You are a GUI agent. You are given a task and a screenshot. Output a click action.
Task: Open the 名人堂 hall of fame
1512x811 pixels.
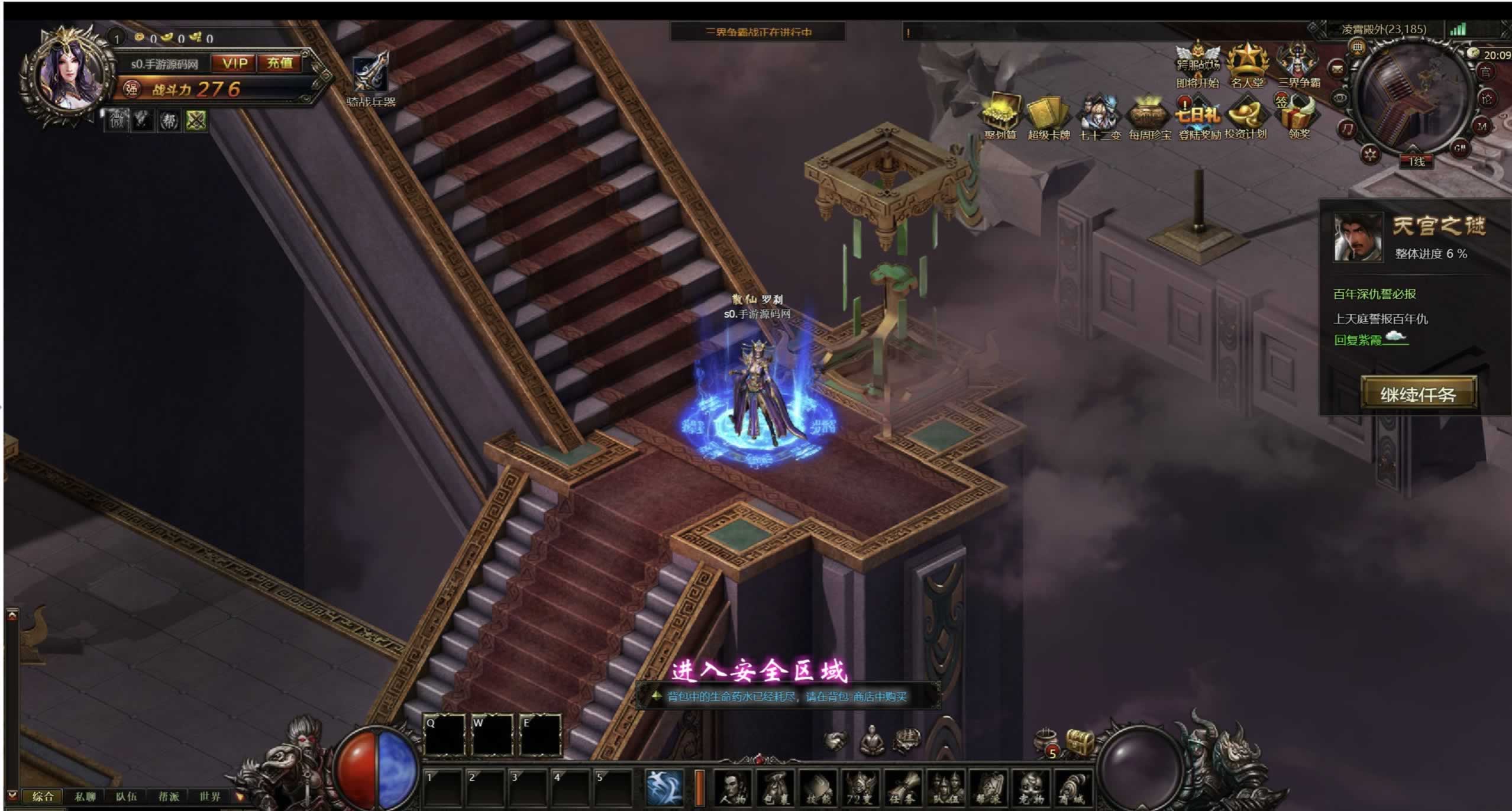point(1247,64)
